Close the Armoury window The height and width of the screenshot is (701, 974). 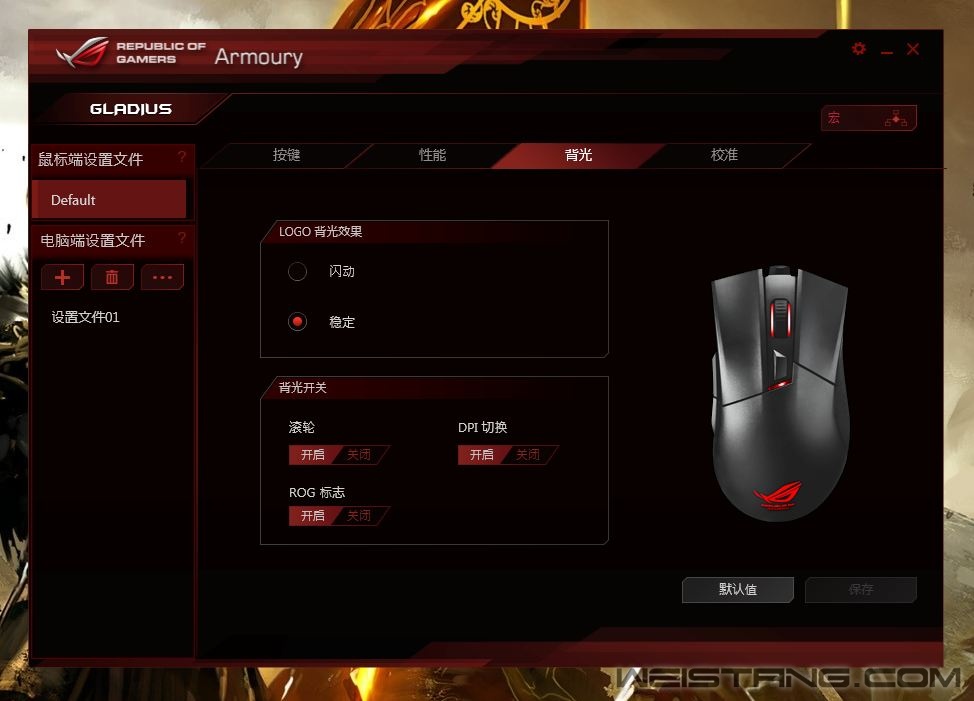913,49
